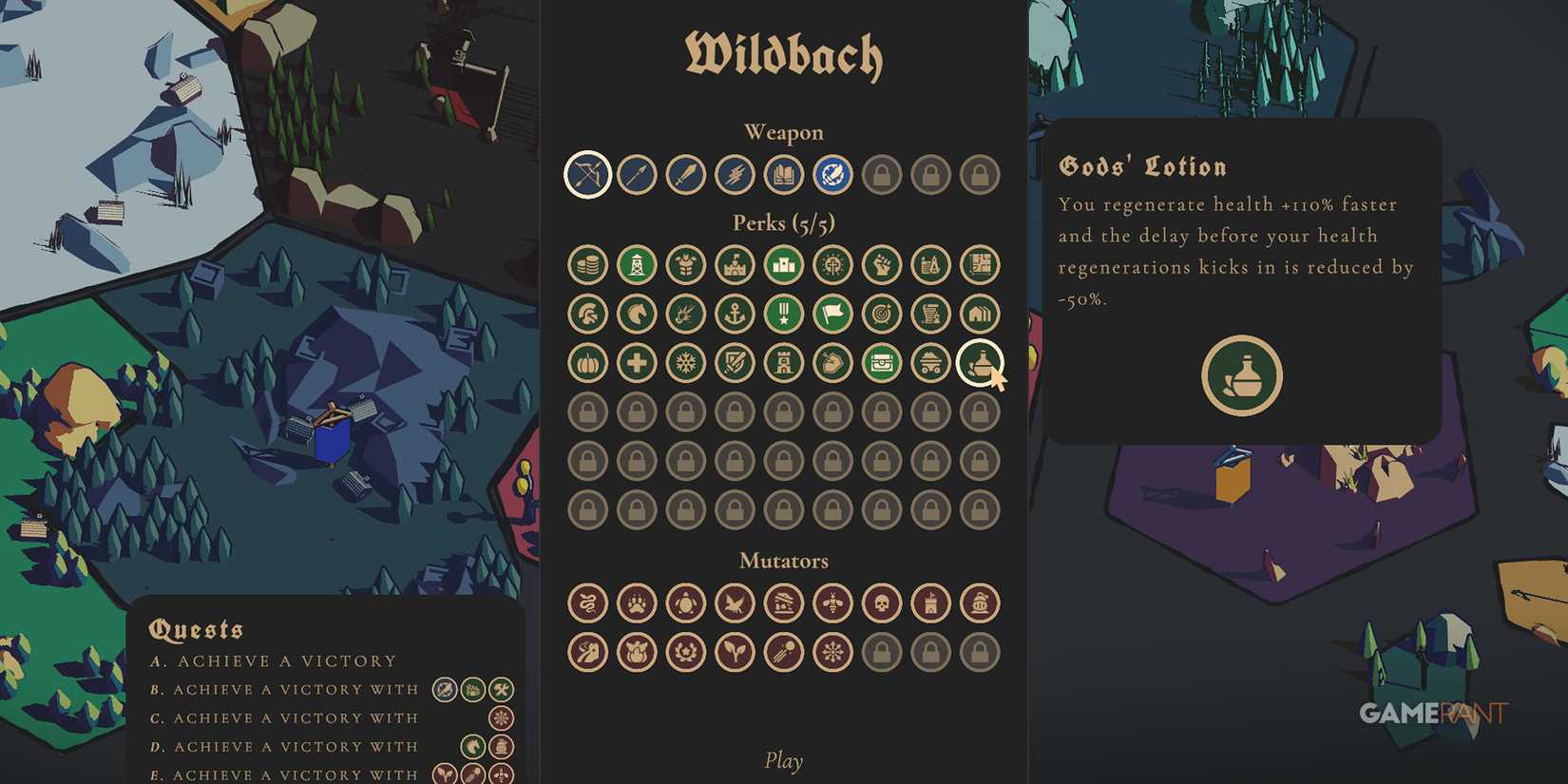Select the sprout mutator

[735, 653]
